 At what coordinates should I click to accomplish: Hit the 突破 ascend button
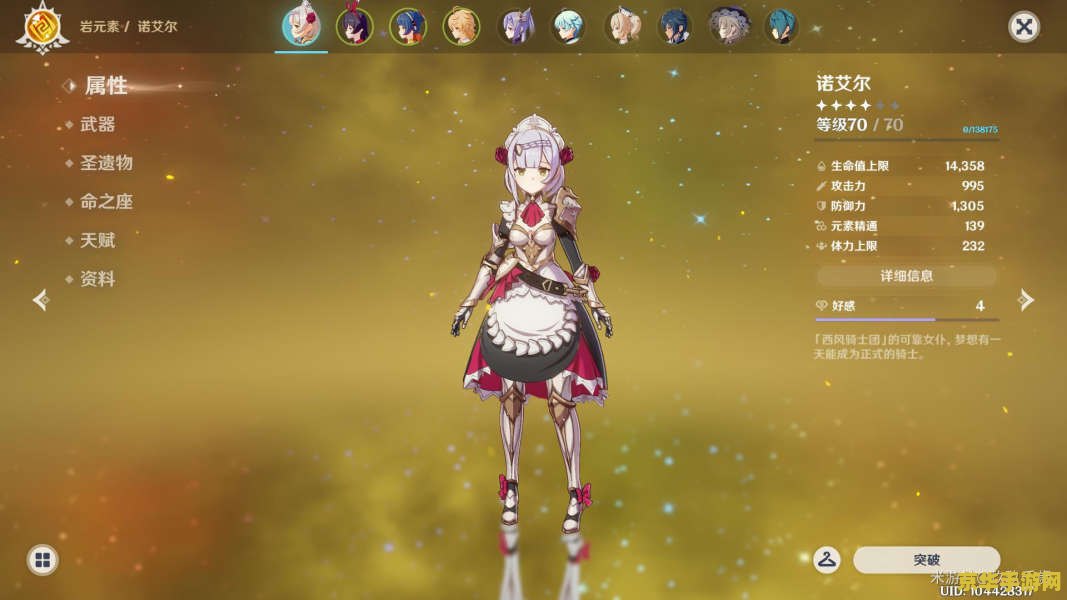[926, 560]
